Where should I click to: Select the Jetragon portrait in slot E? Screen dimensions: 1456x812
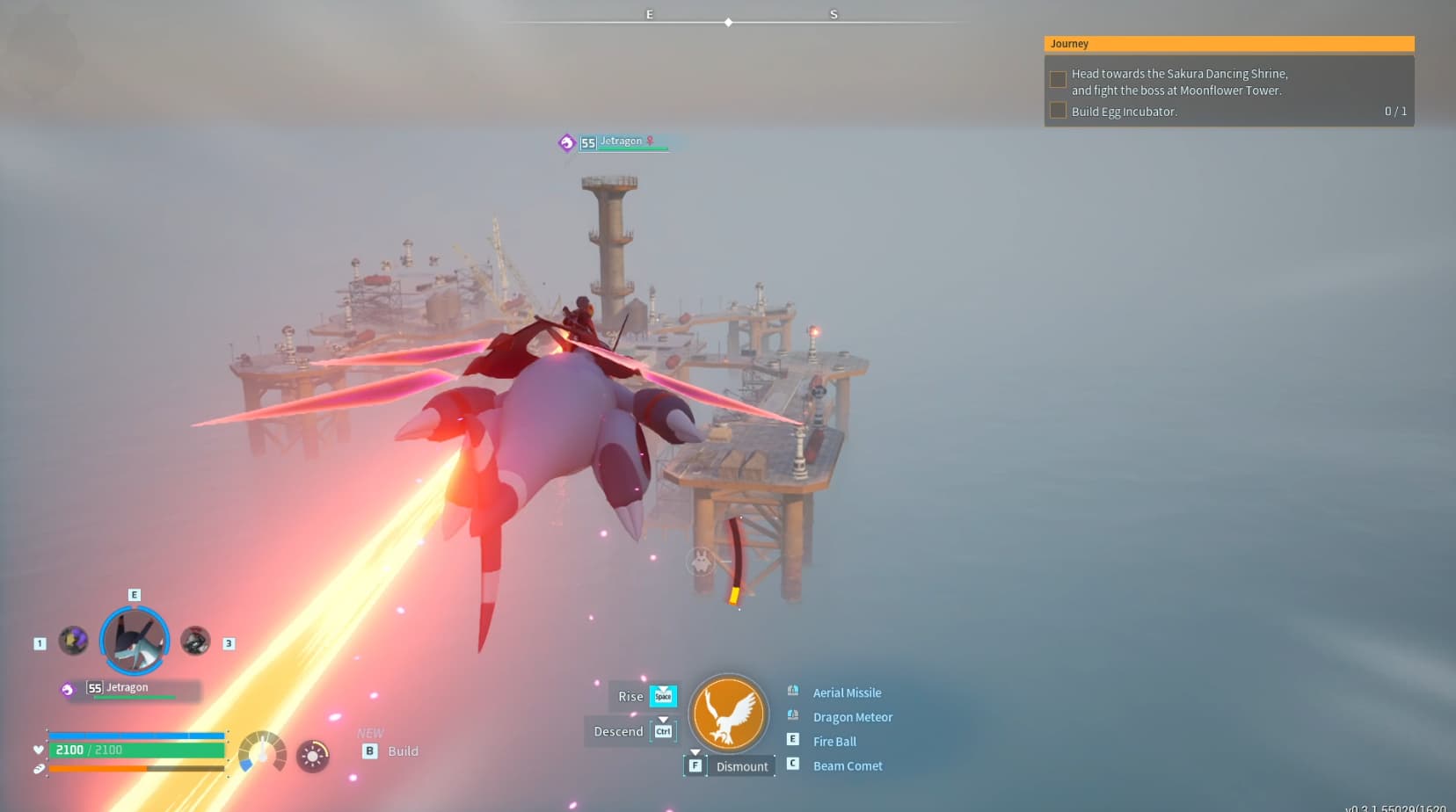coord(134,640)
